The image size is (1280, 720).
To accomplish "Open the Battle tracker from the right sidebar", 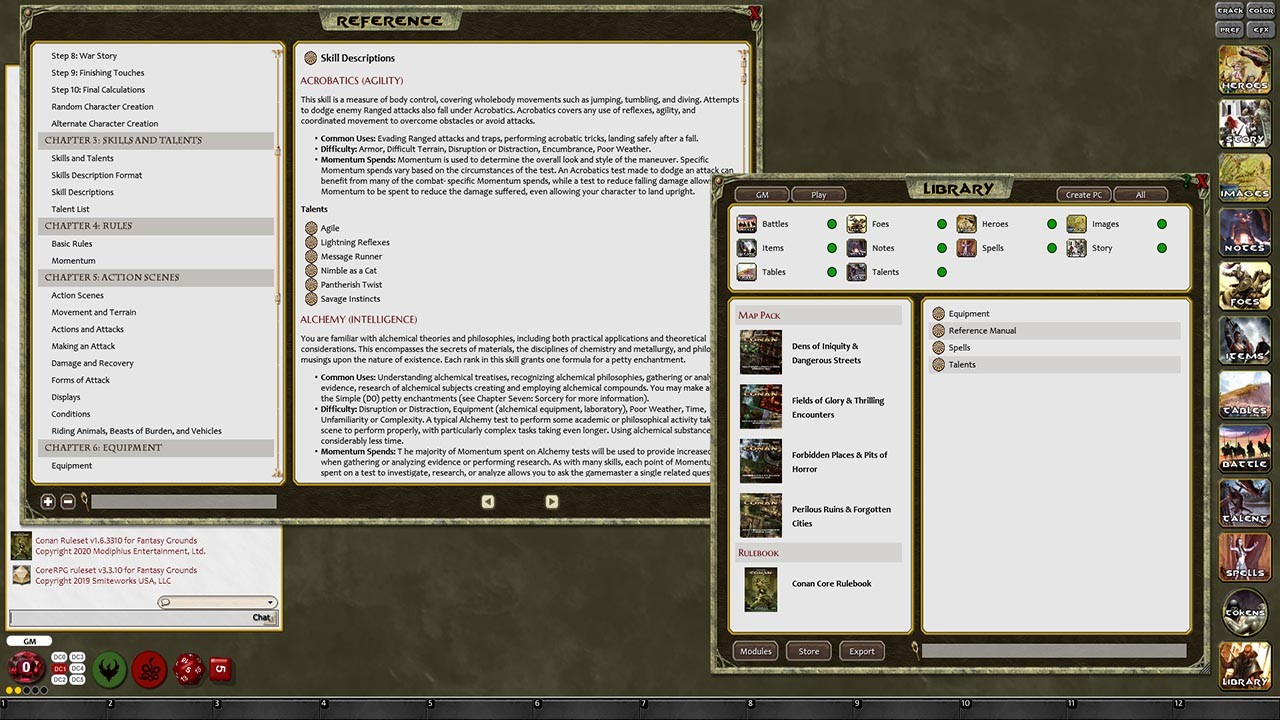I will point(1244,448).
